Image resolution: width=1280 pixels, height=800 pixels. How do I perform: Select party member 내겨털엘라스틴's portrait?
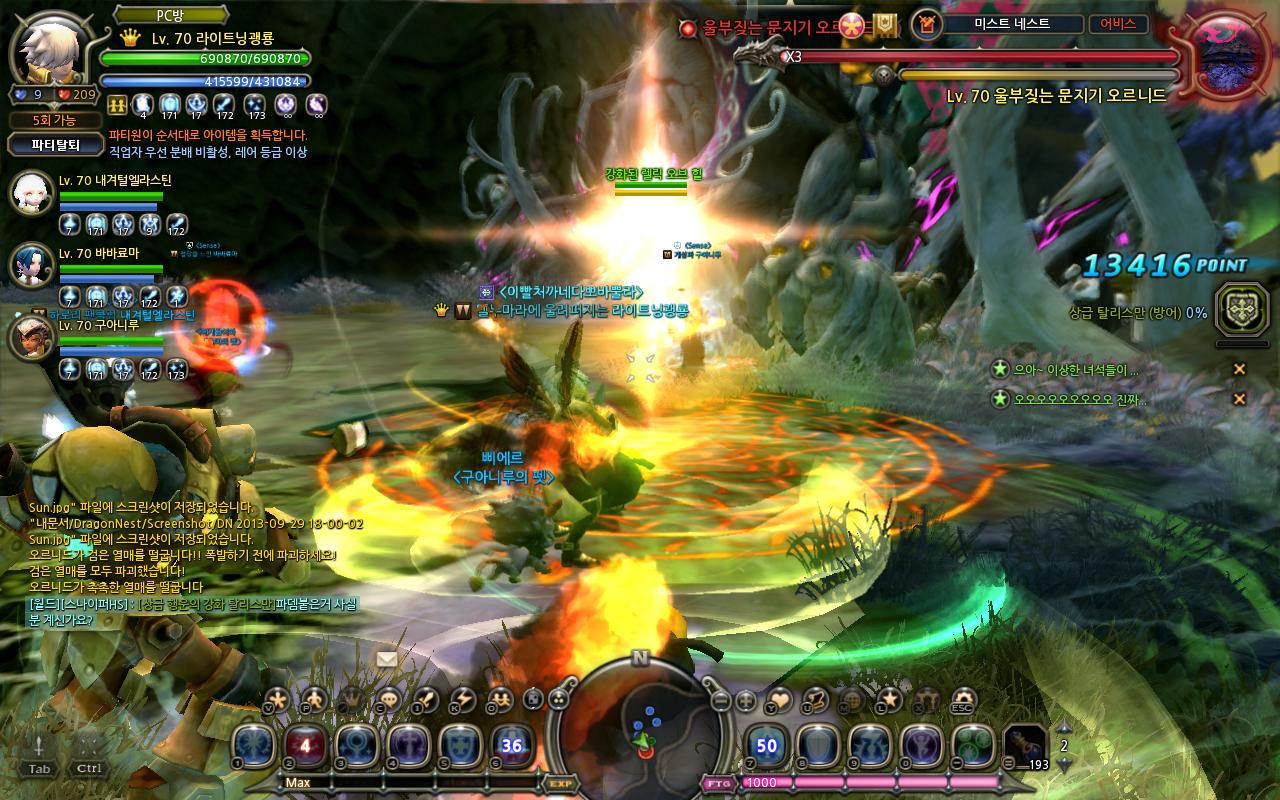(x=31, y=193)
